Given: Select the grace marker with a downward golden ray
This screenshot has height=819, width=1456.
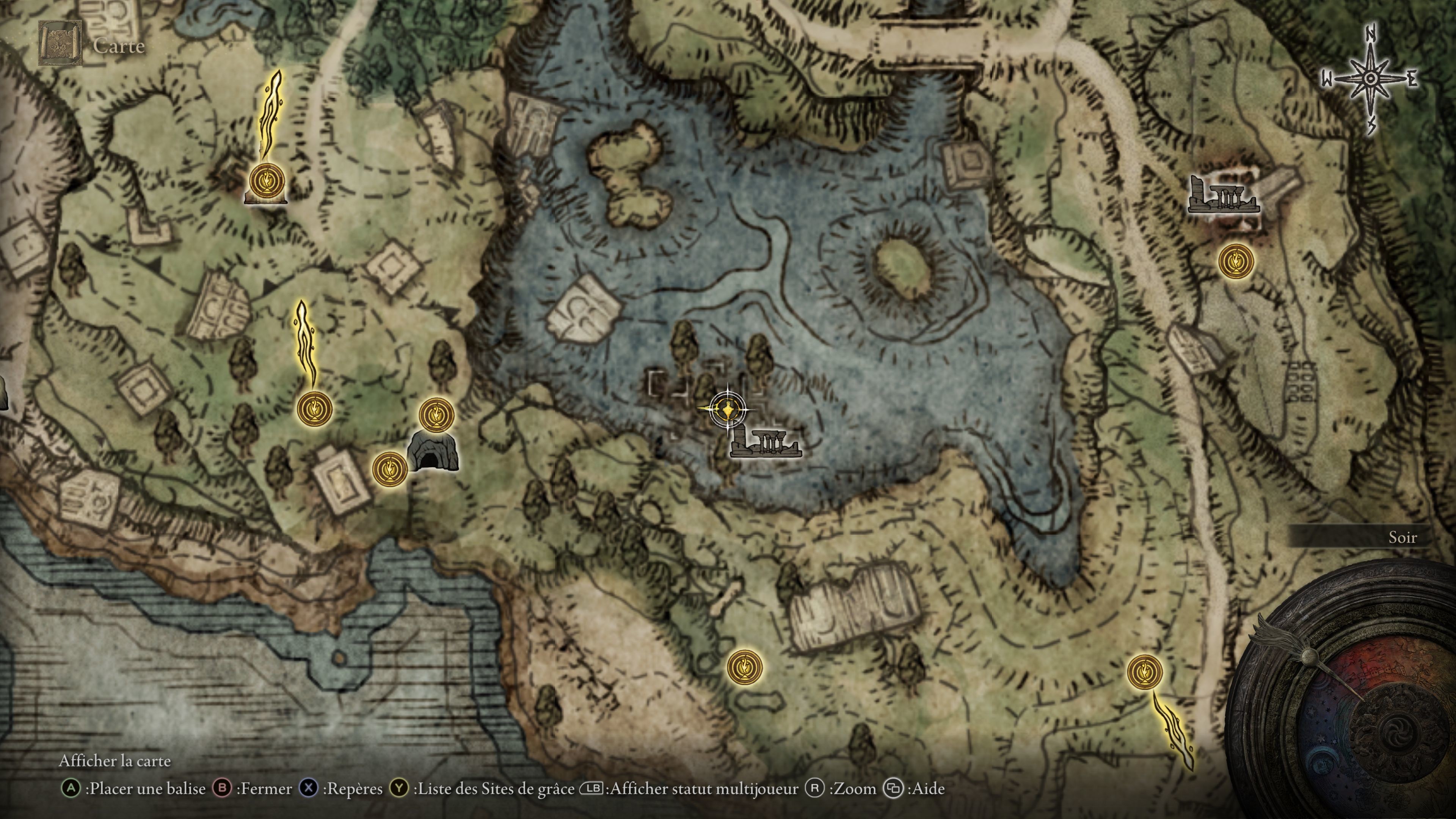Looking at the screenshot, I should 1145,672.
